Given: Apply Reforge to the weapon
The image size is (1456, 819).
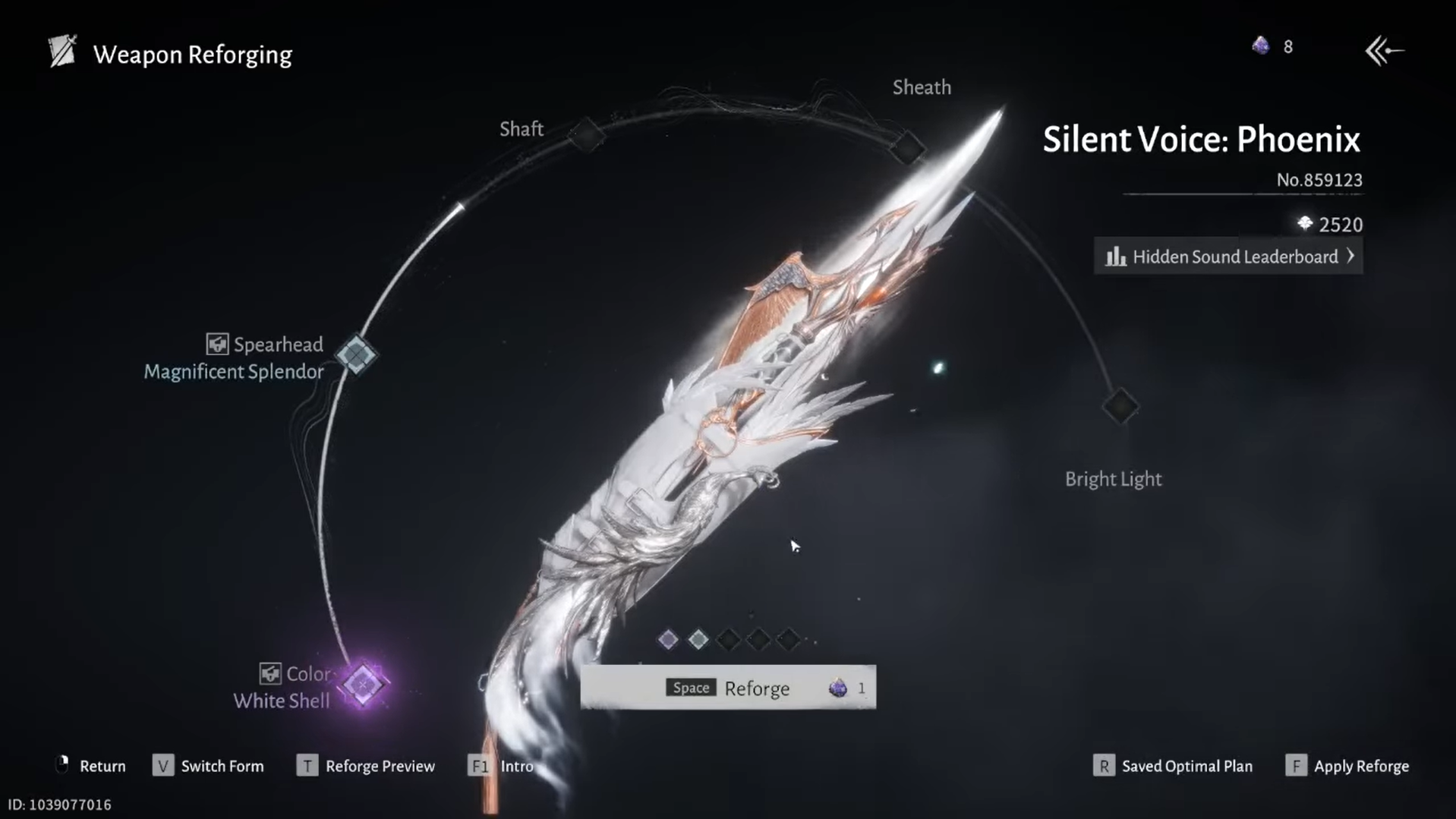Looking at the screenshot, I should [x=1347, y=766].
